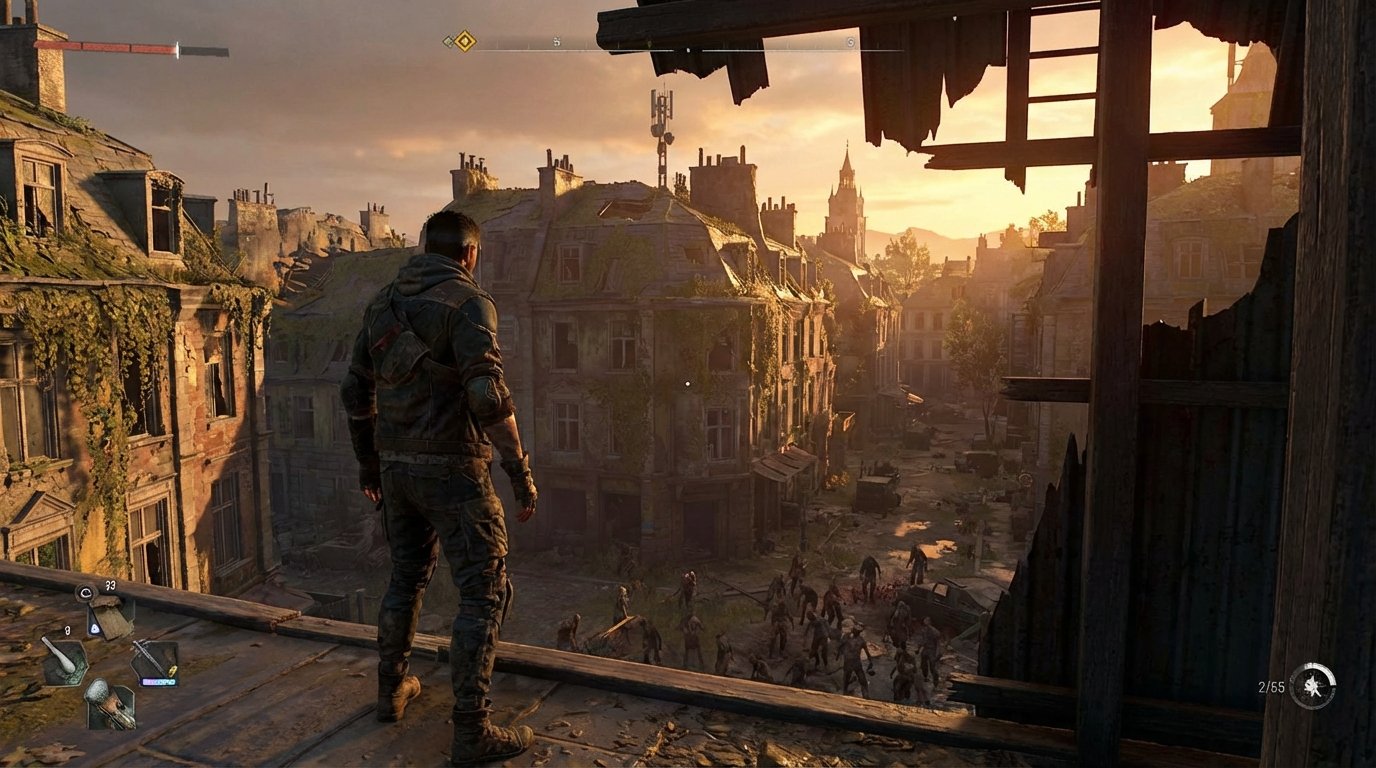Click the blue durability bar under the crossbow slot
The width and height of the screenshot is (1376, 768).
coord(160,681)
